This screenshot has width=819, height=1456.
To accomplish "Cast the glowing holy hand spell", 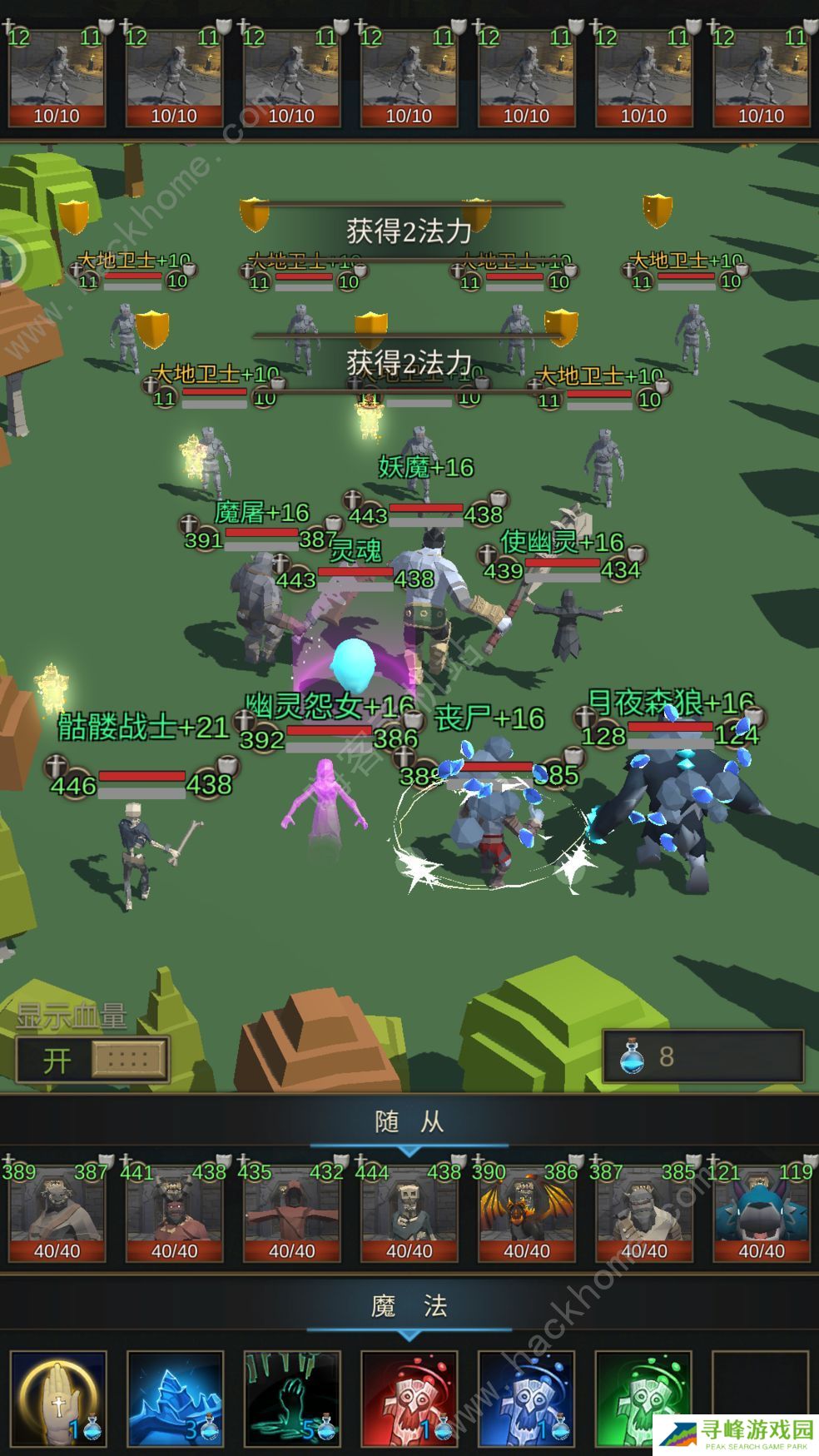I will point(58,1398).
